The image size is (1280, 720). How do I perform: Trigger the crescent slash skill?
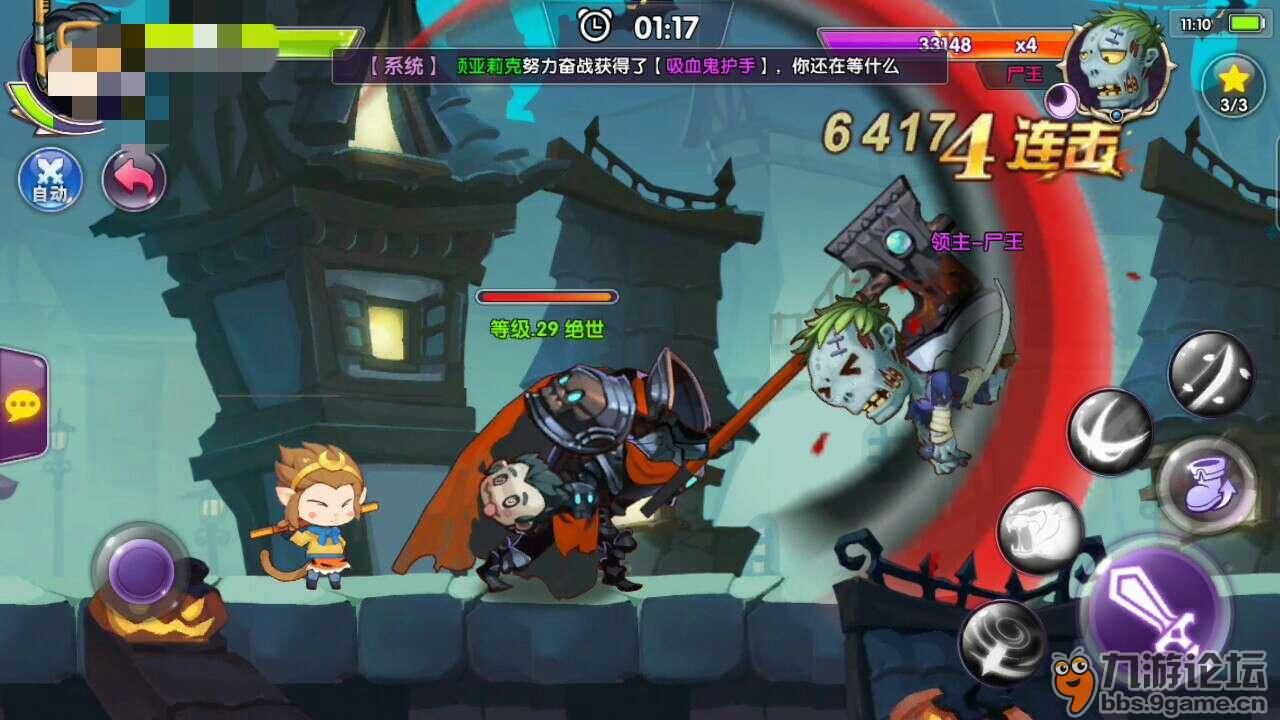click(1109, 432)
